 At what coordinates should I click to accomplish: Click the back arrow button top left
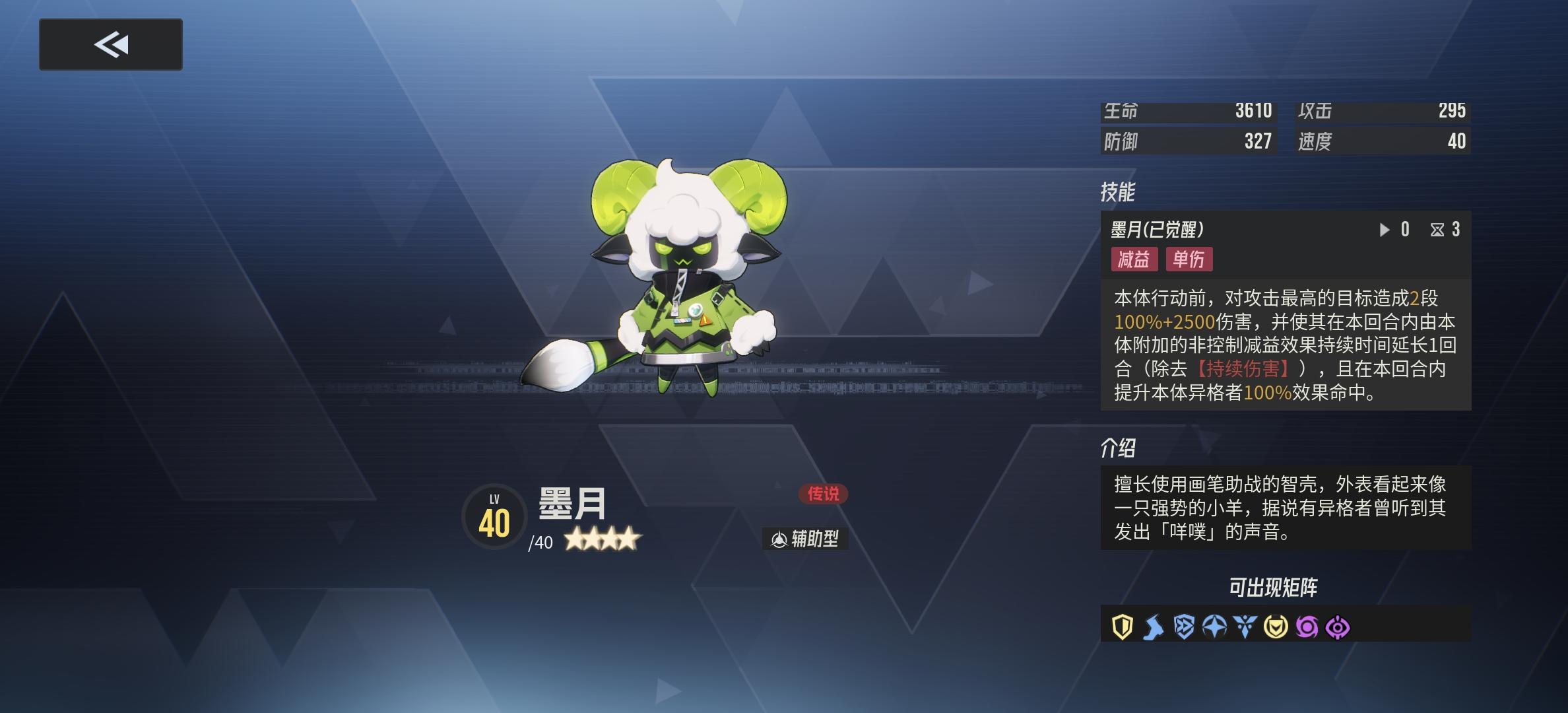click(x=111, y=44)
